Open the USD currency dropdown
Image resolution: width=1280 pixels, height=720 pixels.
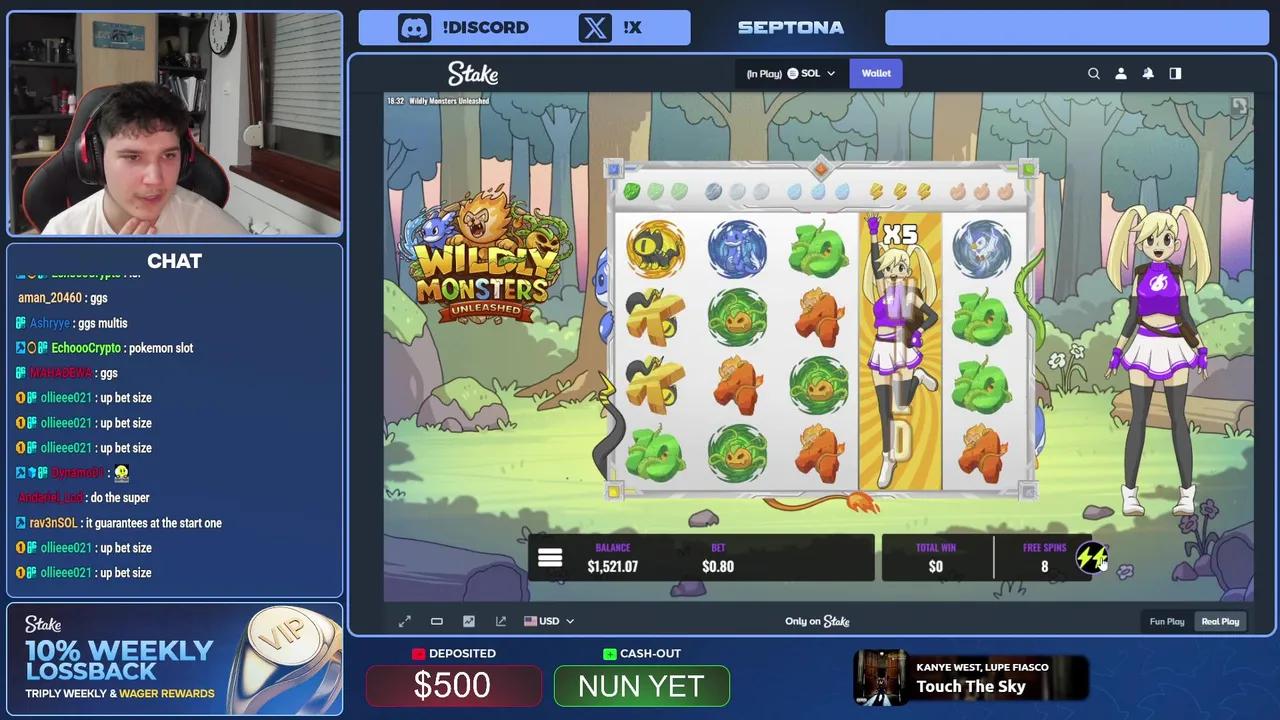pos(548,621)
